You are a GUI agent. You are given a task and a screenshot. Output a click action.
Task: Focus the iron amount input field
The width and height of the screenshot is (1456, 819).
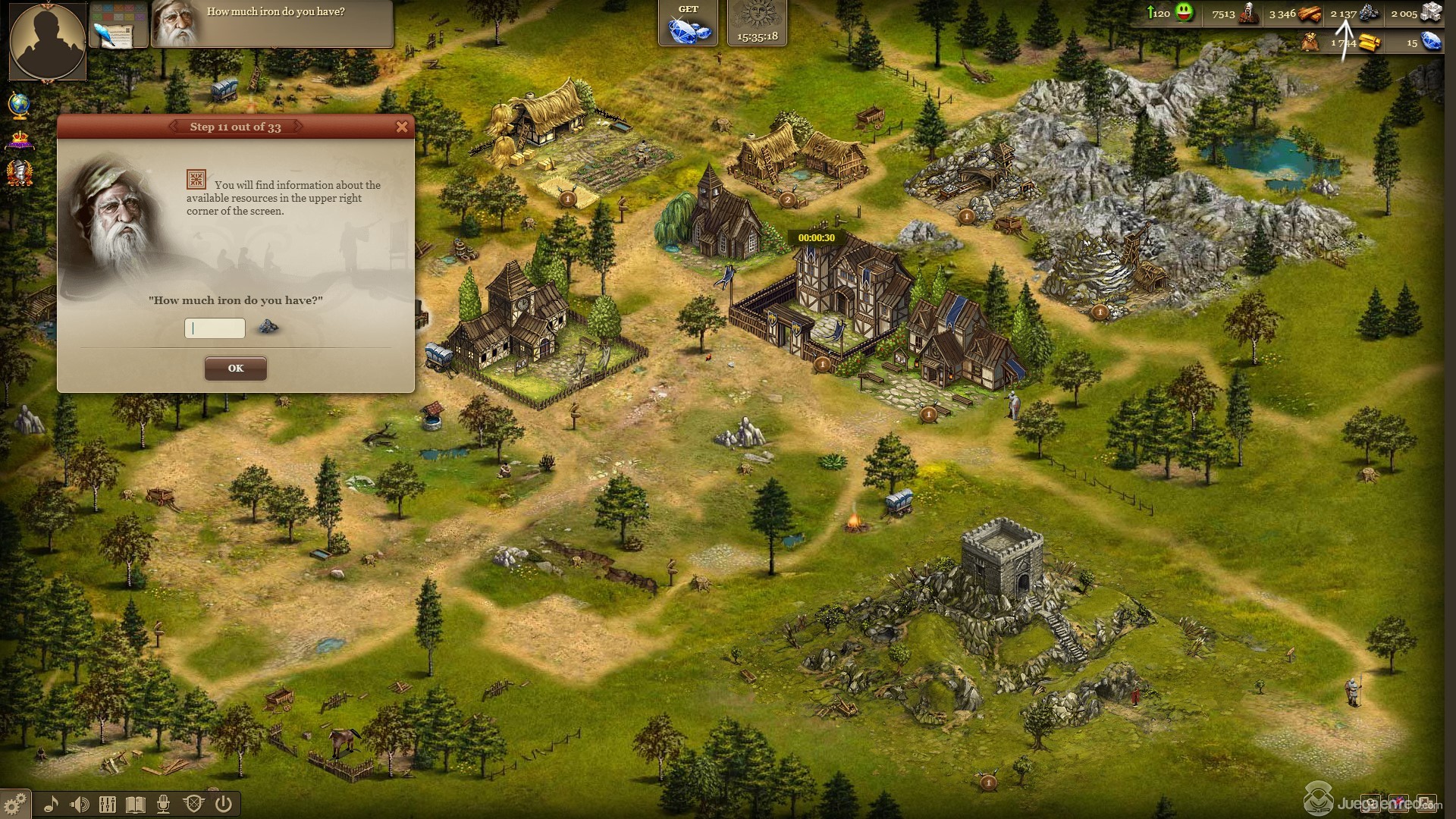click(x=215, y=328)
